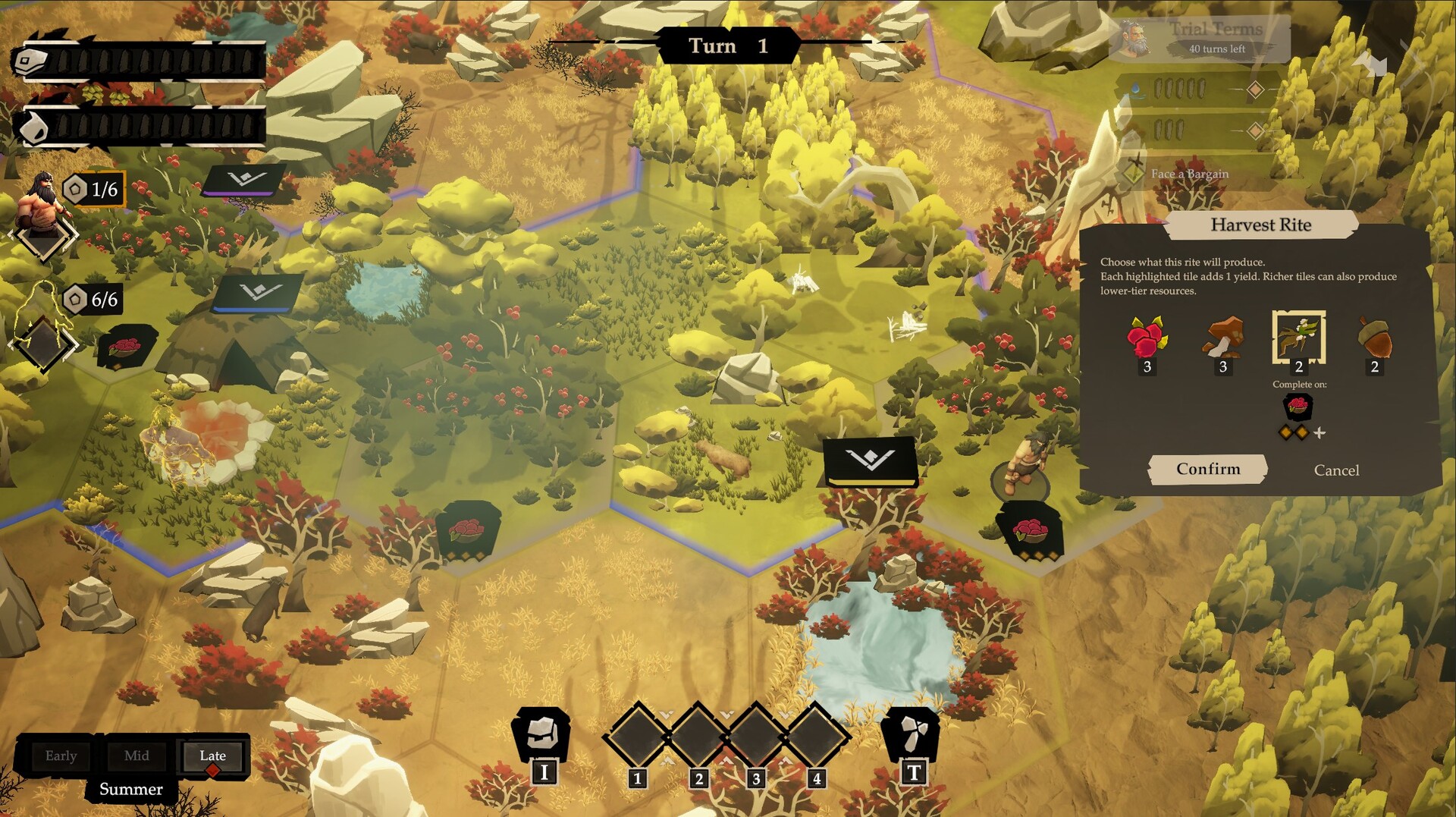Viewport: 1456px width, 817px height.
Task: Choose mushrooms as rite yield
Action: (1222, 339)
